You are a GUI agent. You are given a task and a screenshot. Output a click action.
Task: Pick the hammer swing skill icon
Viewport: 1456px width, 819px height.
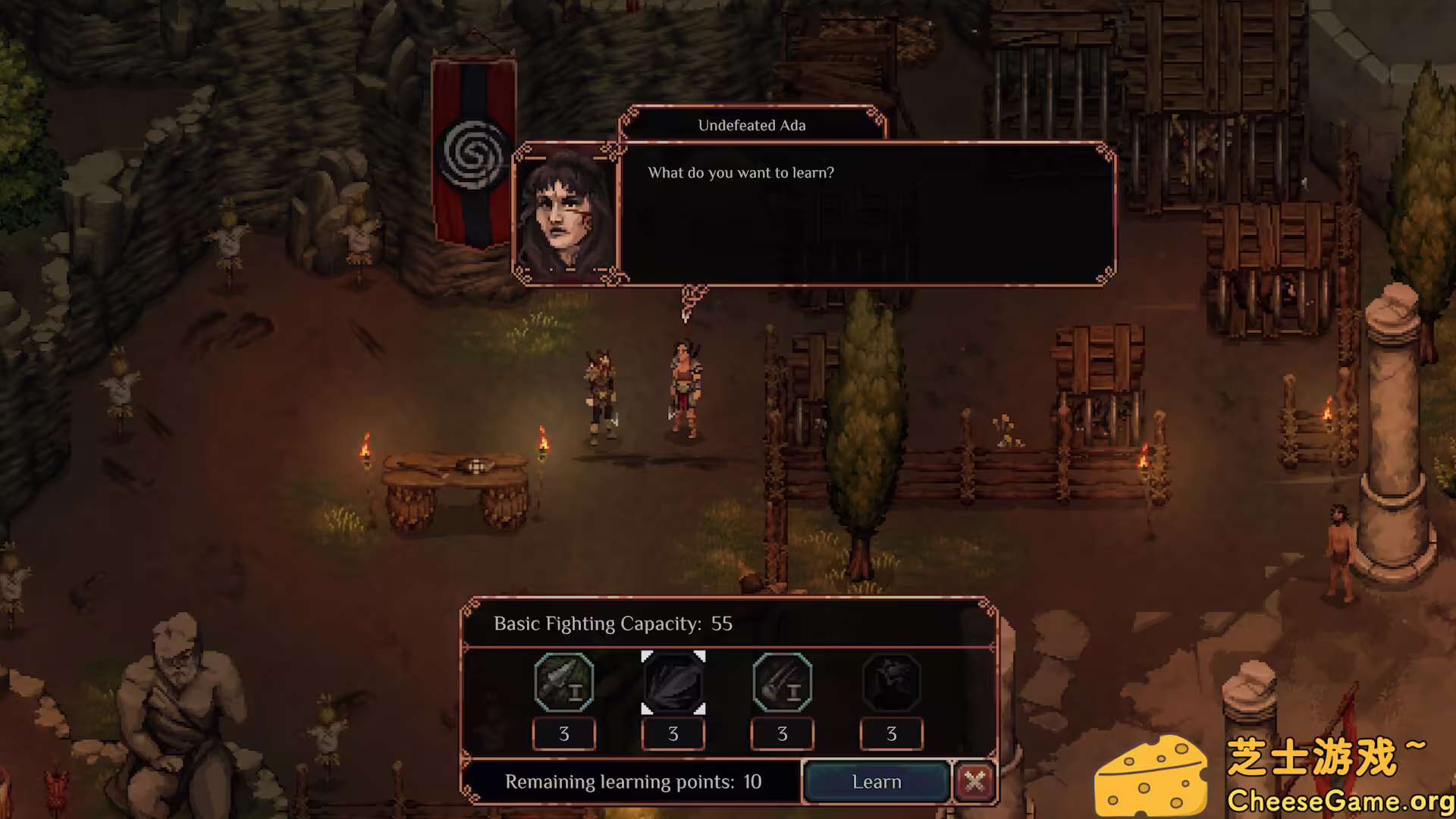(782, 682)
